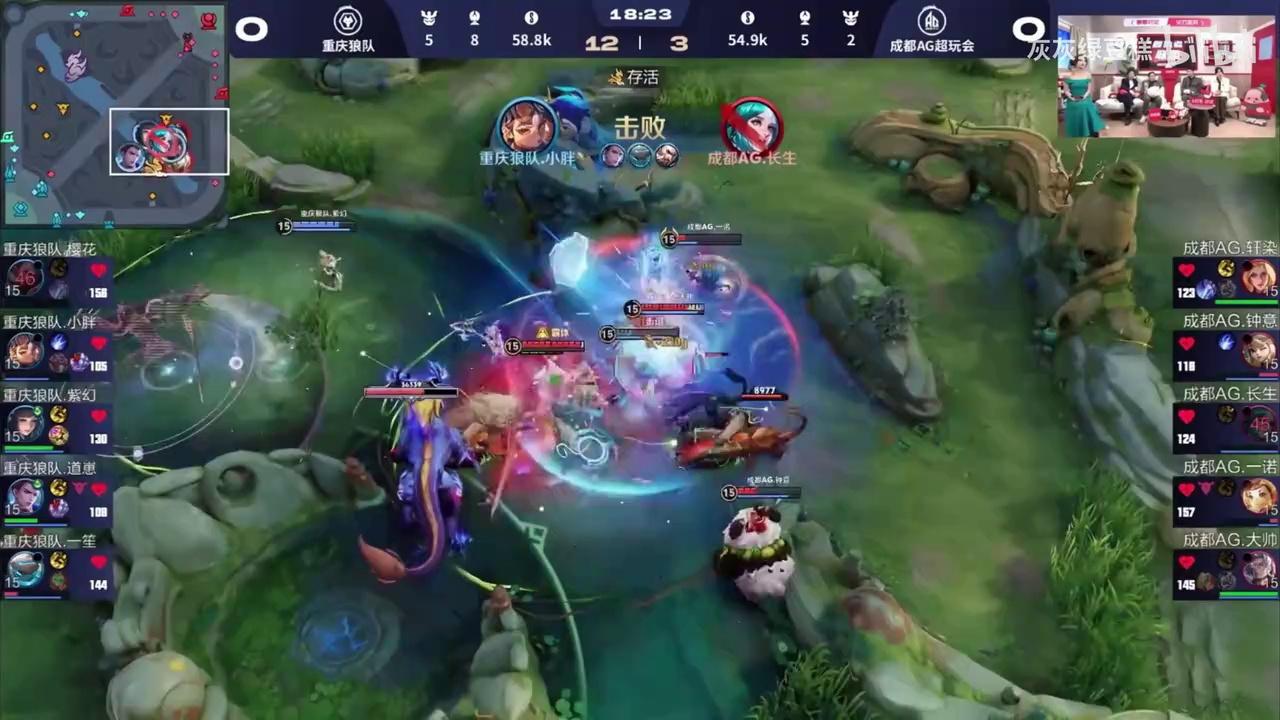Select the 长生 defeated hero portrait in banner

click(x=752, y=126)
